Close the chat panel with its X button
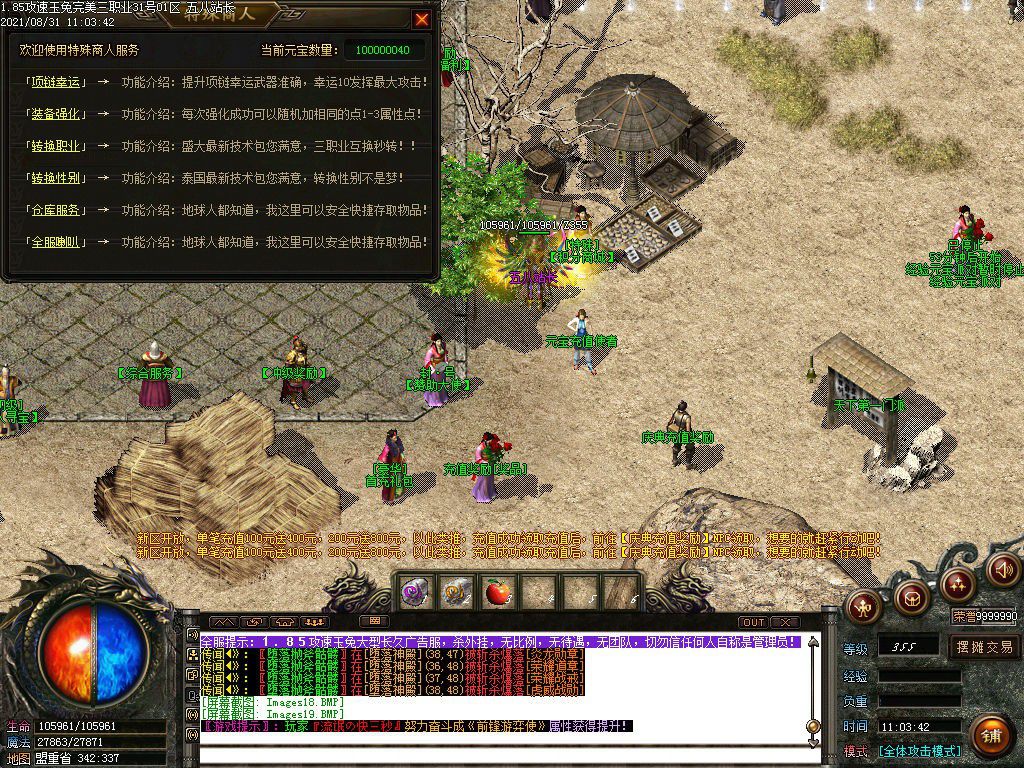The image size is (1024, 768). [x=785, y=622]
